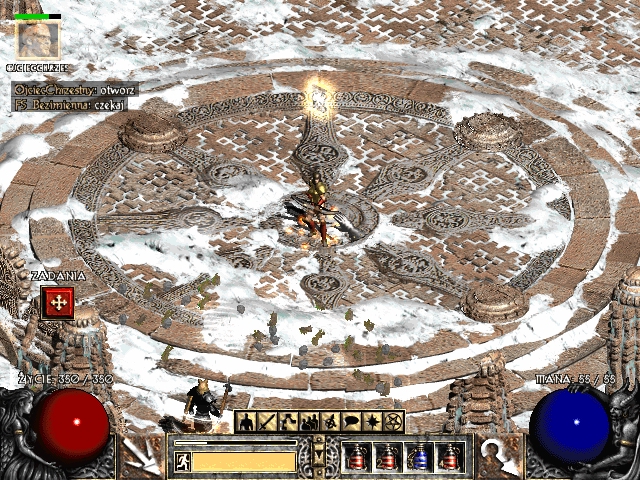Open the character sheet icon
Screen dimensions: 640x480
[245, 422]
